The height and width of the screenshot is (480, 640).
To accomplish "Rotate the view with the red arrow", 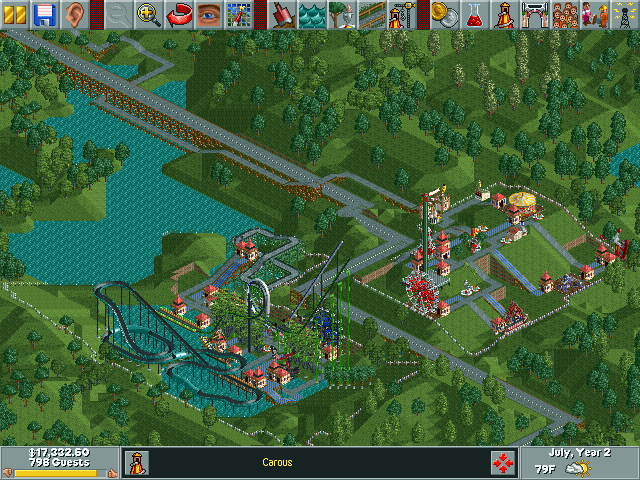I will click(x=179, y=14).
